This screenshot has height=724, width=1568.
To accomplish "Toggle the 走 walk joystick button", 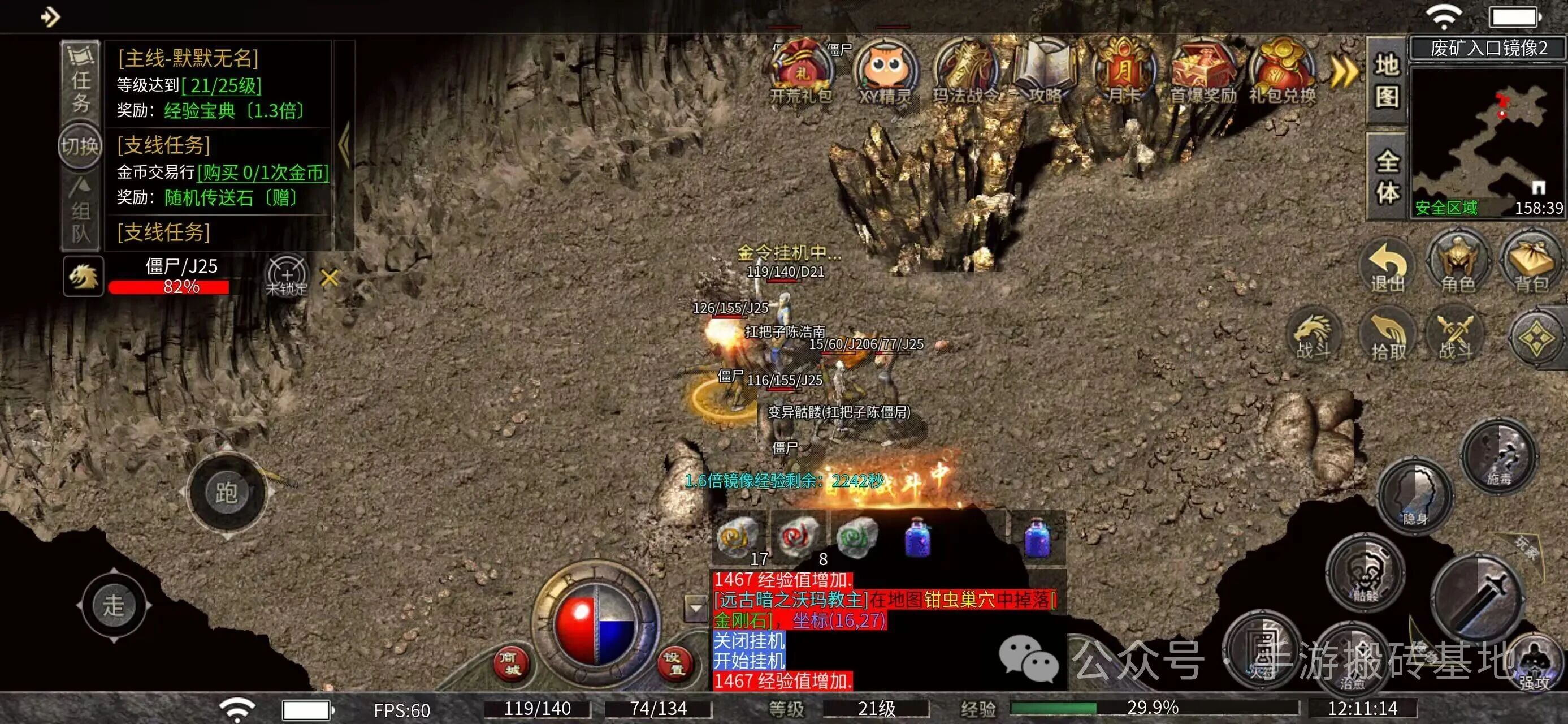I will pyautogui.click(x=114, y=605).
